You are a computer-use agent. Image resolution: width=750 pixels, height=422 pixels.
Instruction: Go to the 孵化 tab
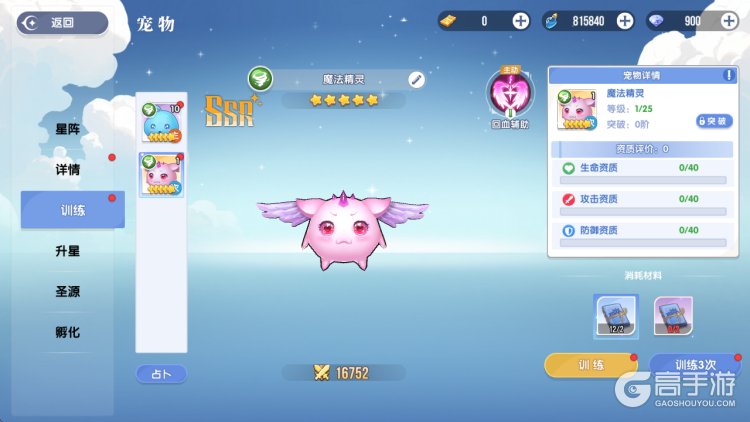click(x=68, y=332)
